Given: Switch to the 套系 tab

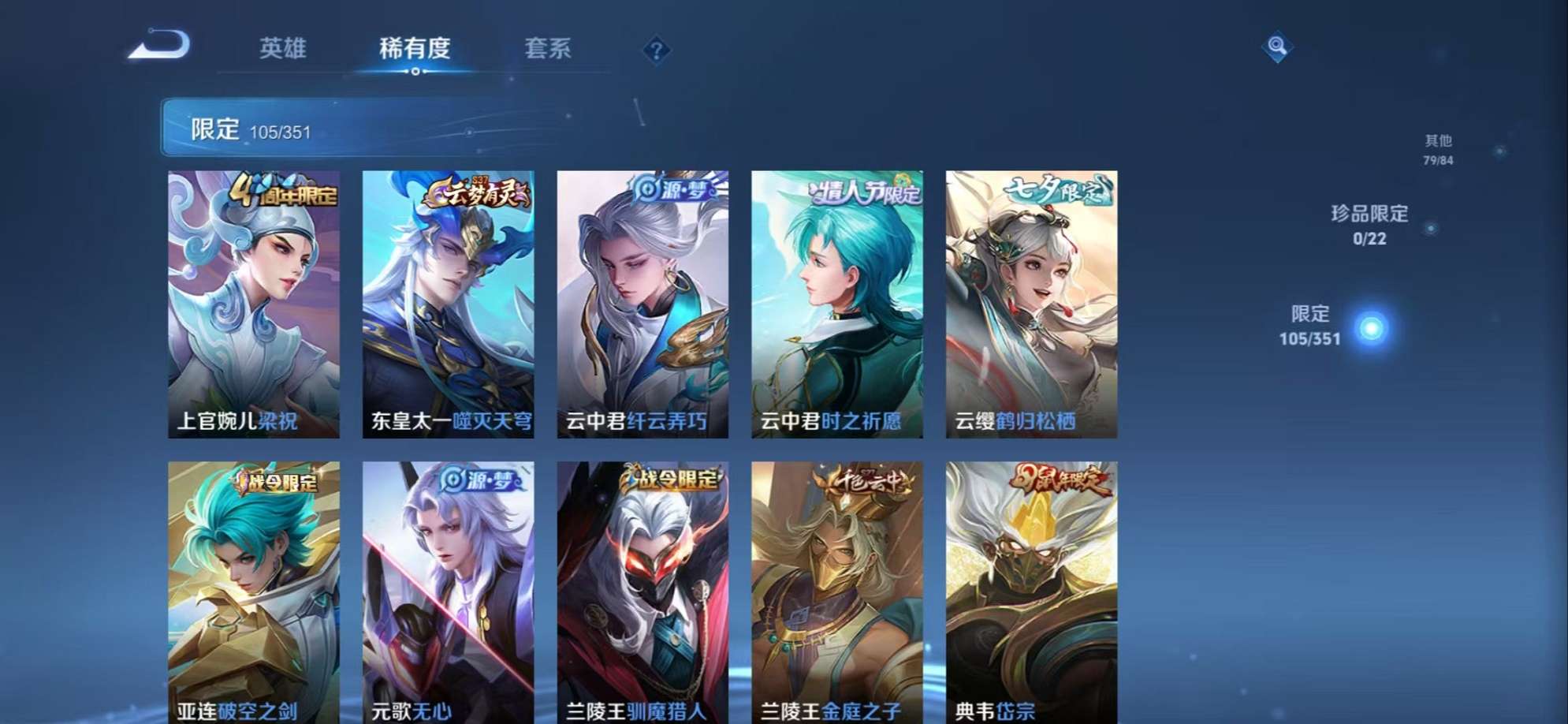Looking at the screenshot, I should pyautogui.click(x=552, y=49).
